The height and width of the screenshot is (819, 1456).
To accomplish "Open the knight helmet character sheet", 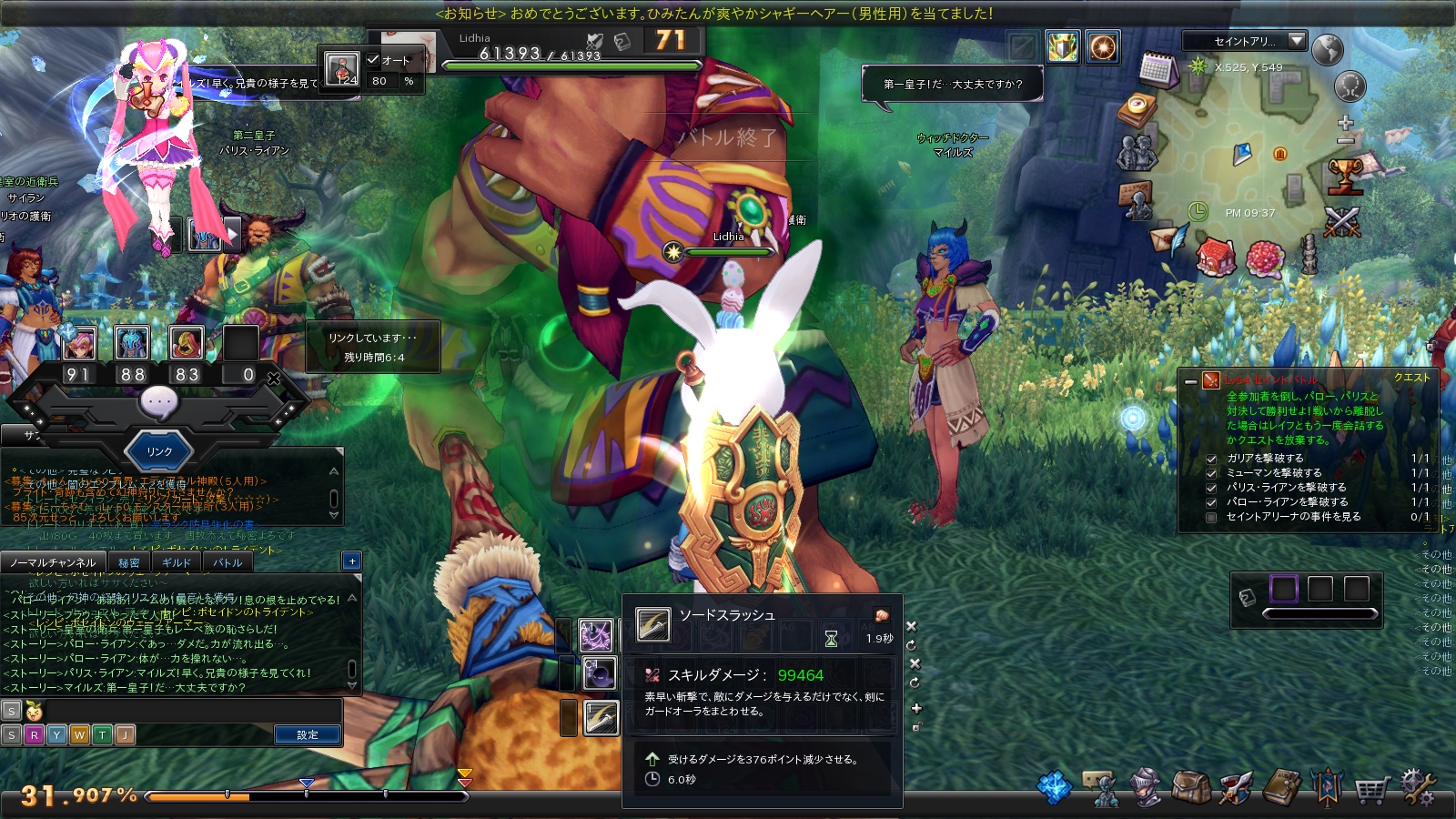I will (x=1145, y=788).
